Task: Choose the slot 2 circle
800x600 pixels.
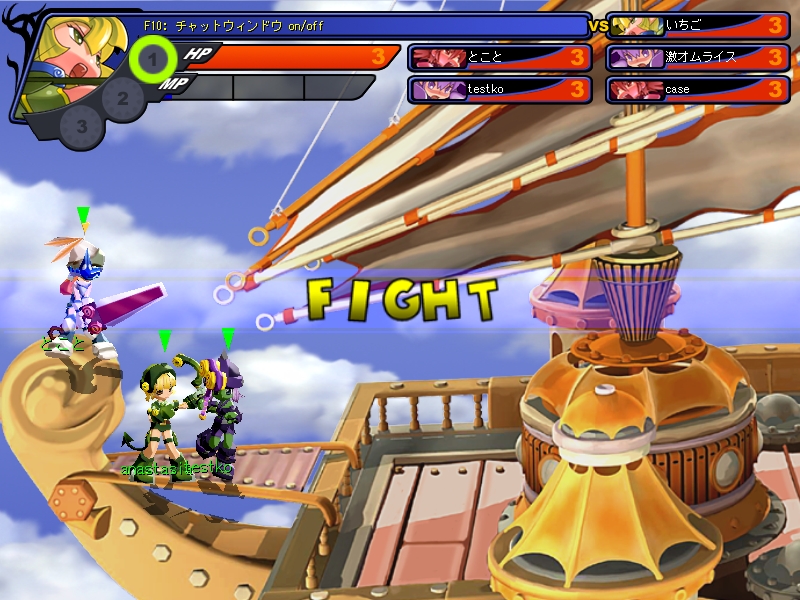Action: (123, 98)
